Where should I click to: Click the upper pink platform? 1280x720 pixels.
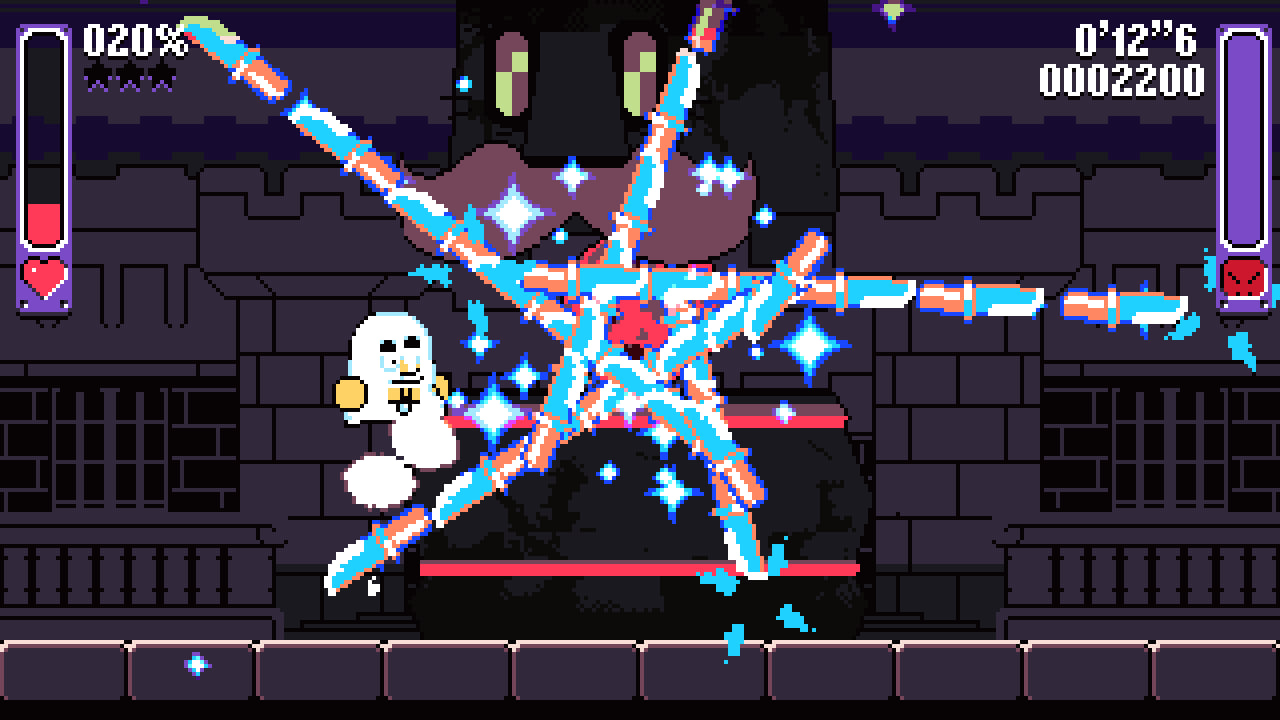click(x=790, y=421)
